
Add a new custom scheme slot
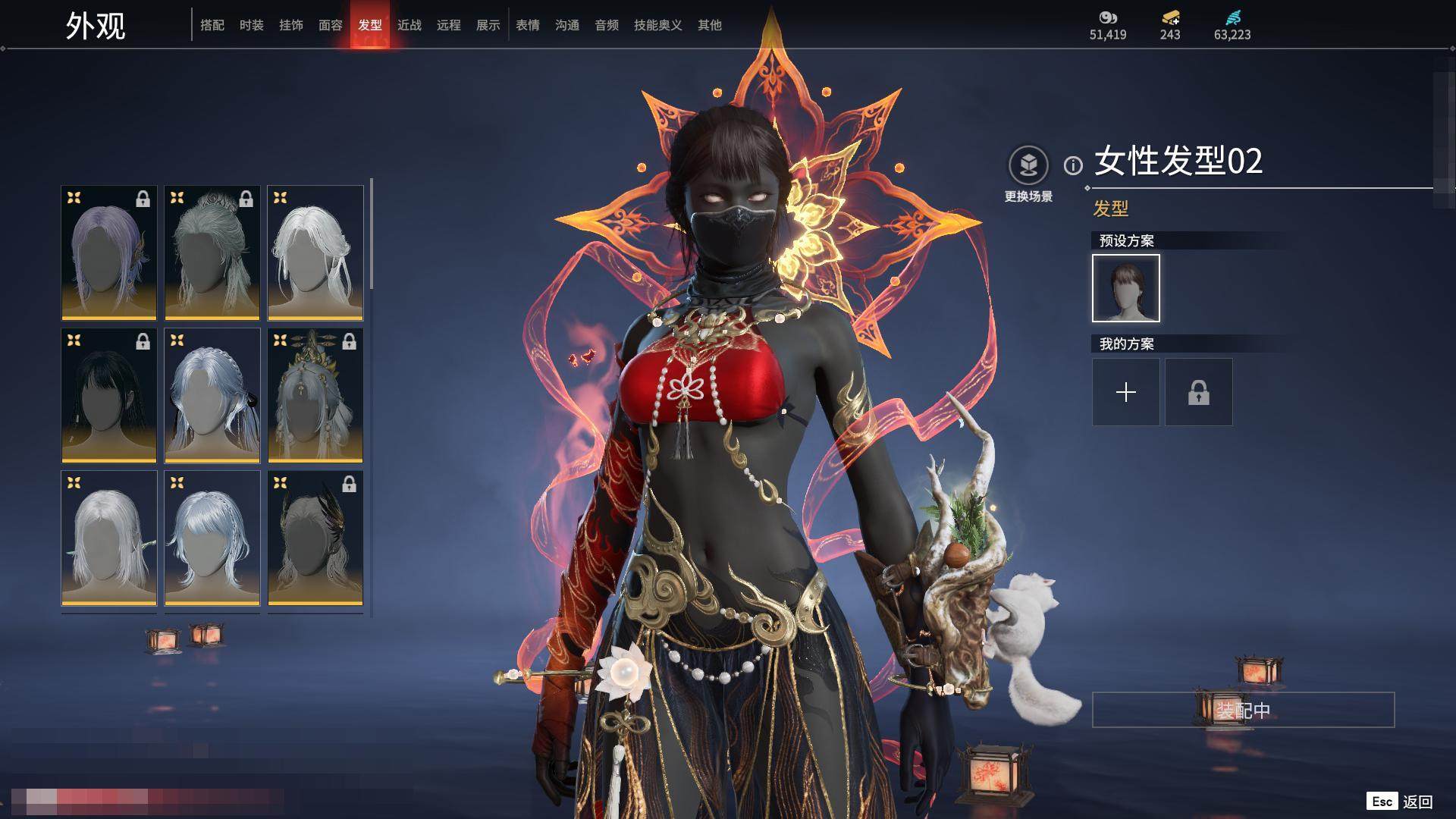click(1126, 392)
